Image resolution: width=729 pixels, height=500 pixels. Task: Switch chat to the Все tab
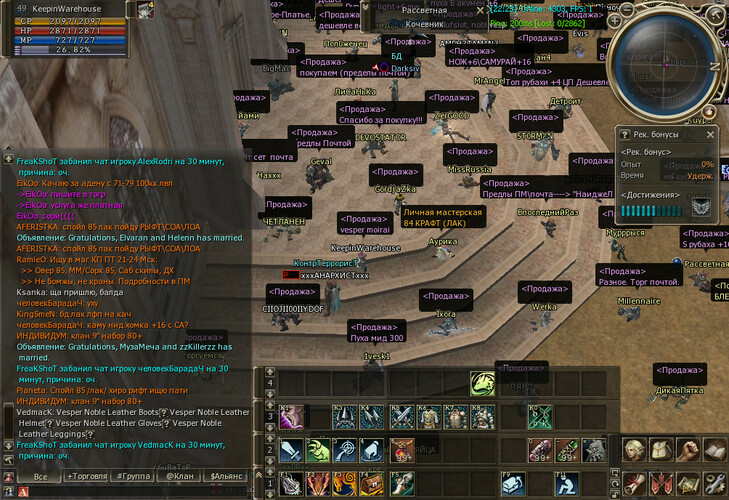[40, 477]
